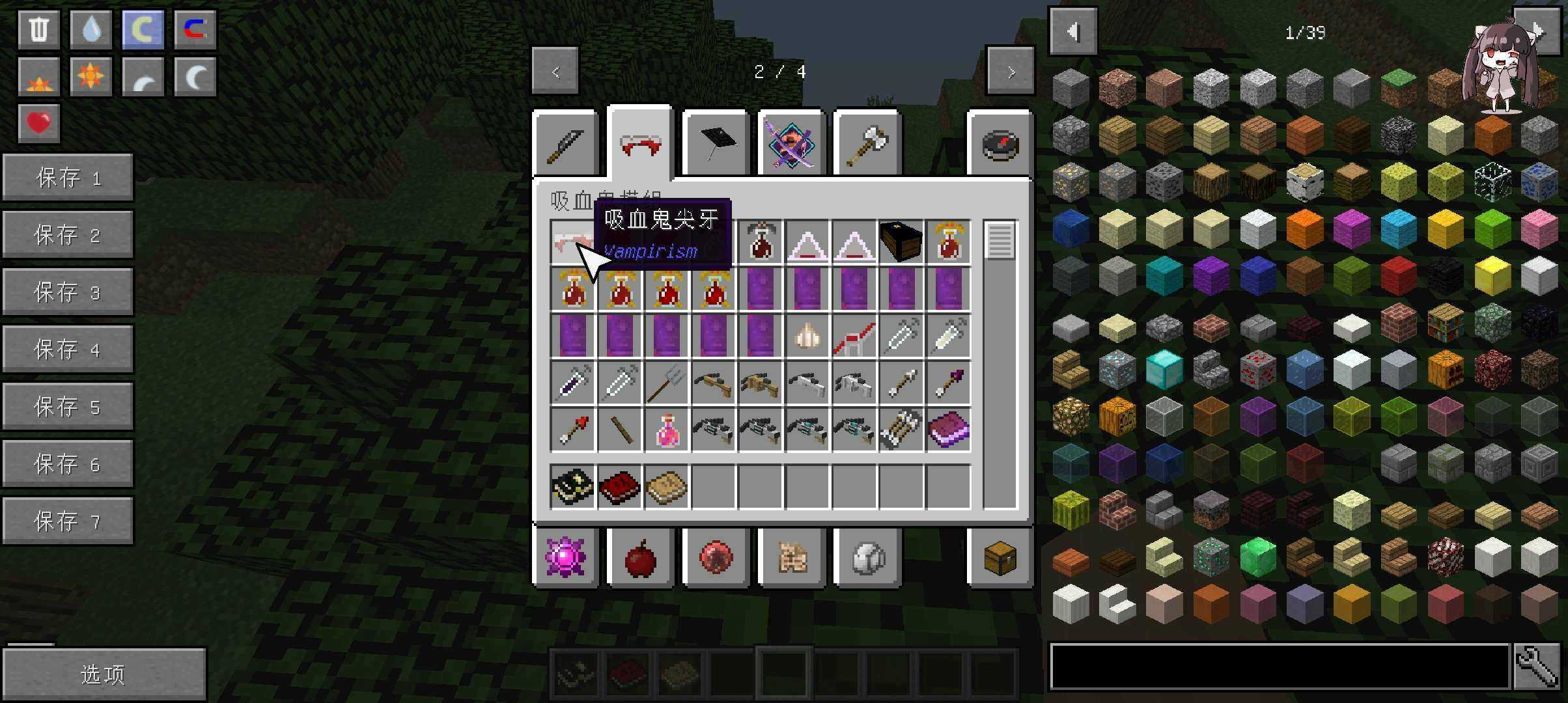Select the pitchfork item slot

pyautogui.click(x=666, y=383)
